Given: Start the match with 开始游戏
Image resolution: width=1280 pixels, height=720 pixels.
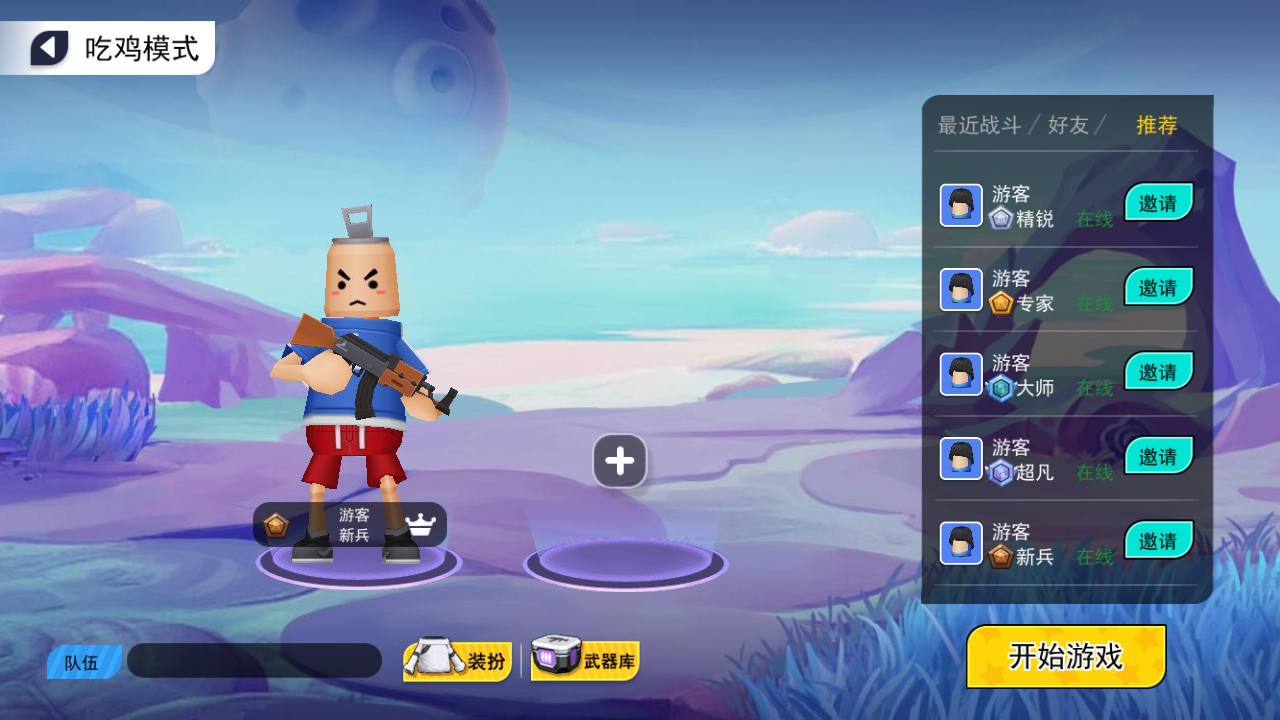Looking at the screenshot, I should (1066, 656).
